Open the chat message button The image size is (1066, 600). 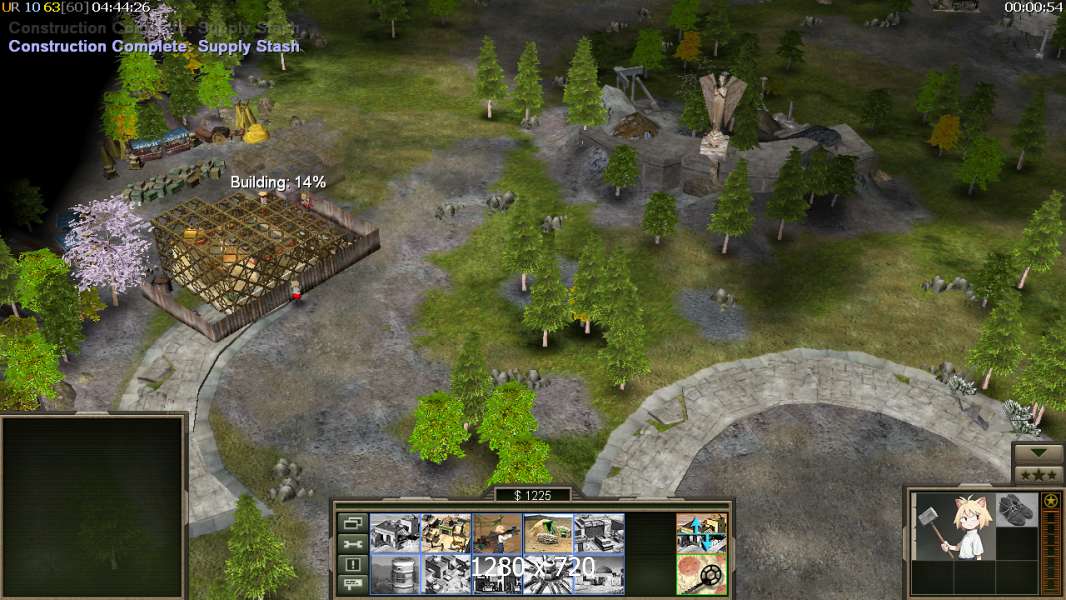352,585
